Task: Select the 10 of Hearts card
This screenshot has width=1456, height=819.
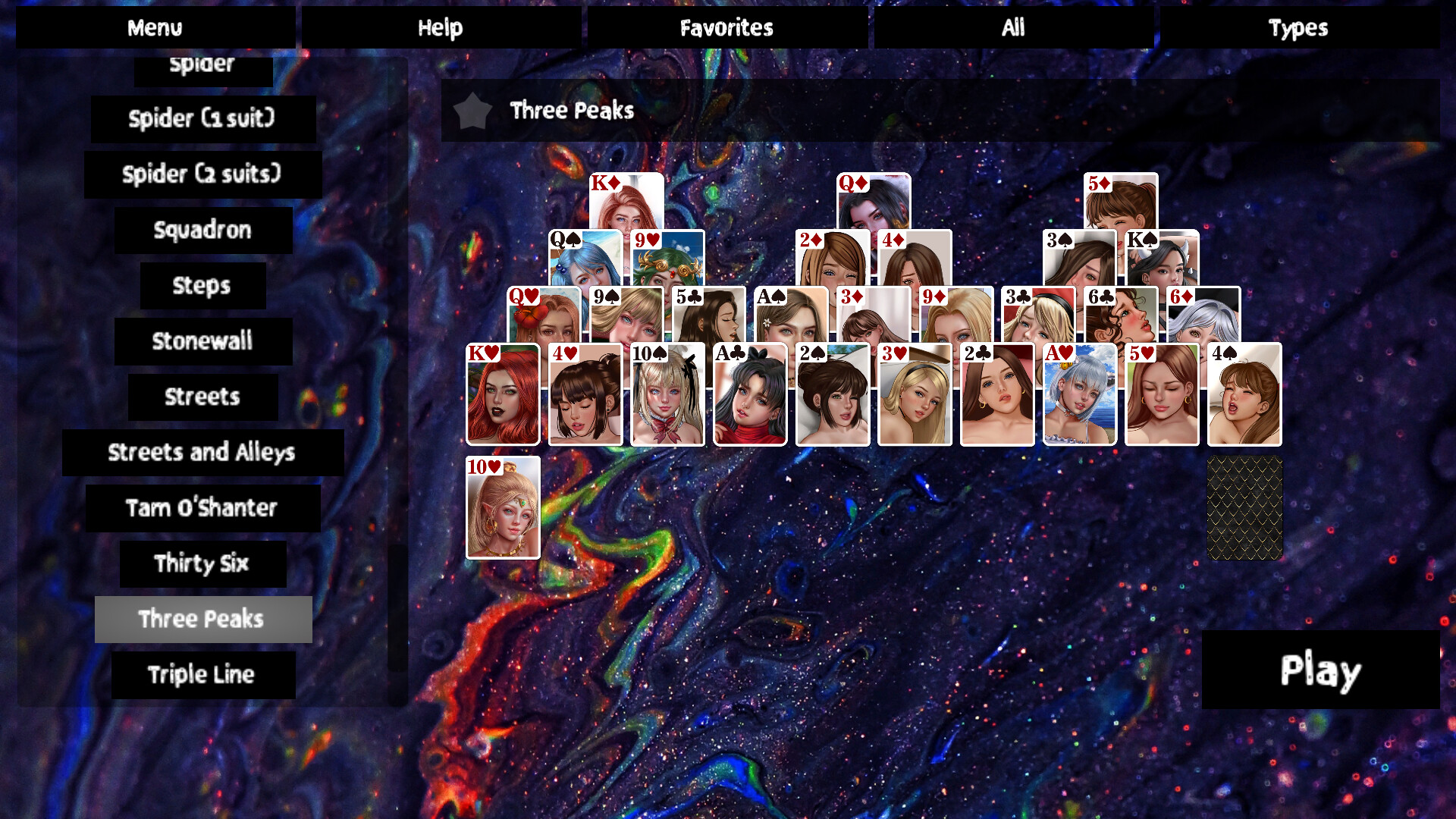Action: 502,508
